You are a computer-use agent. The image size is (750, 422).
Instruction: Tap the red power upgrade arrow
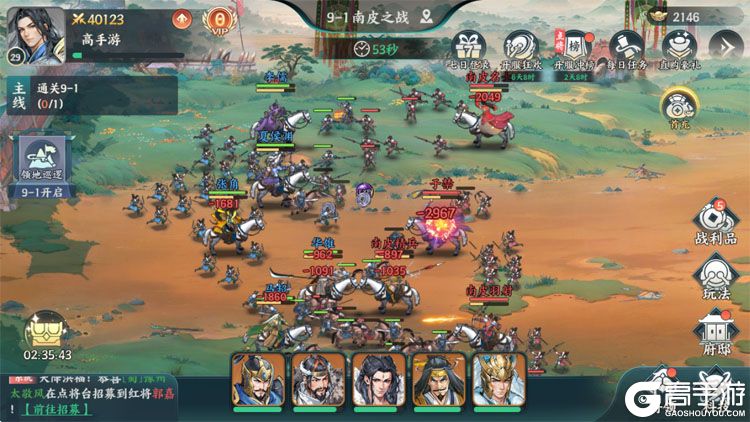pos(181,19)
